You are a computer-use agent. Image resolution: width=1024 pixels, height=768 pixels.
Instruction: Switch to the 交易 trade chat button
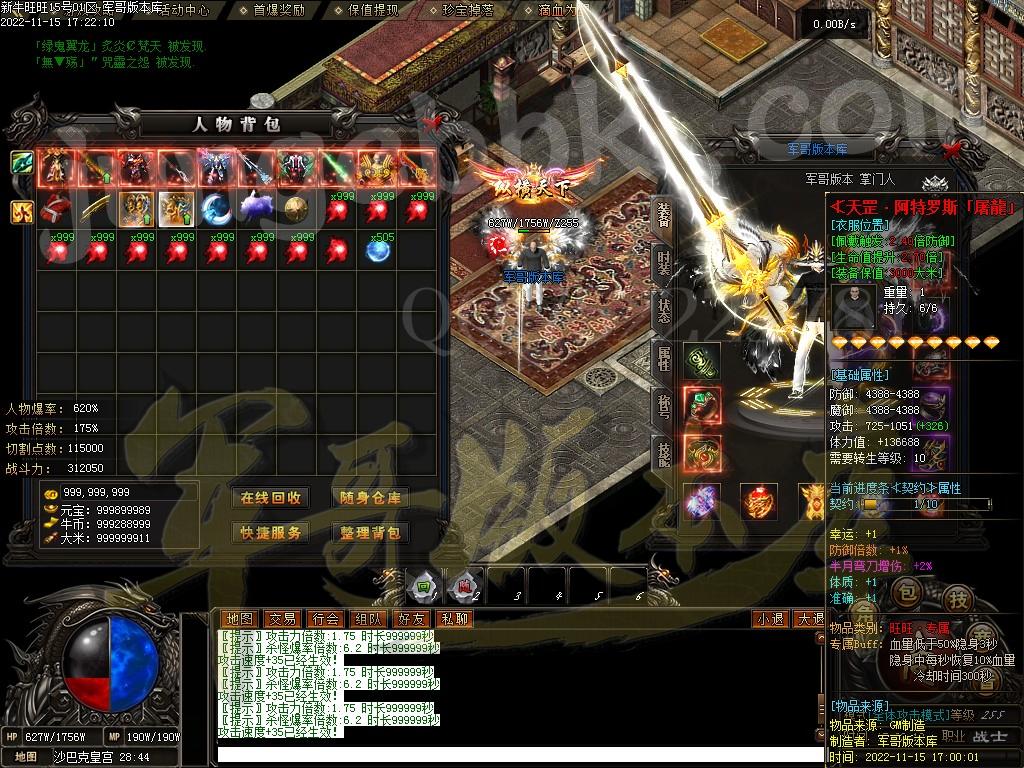pyautogui.click(x=283, y=619)
